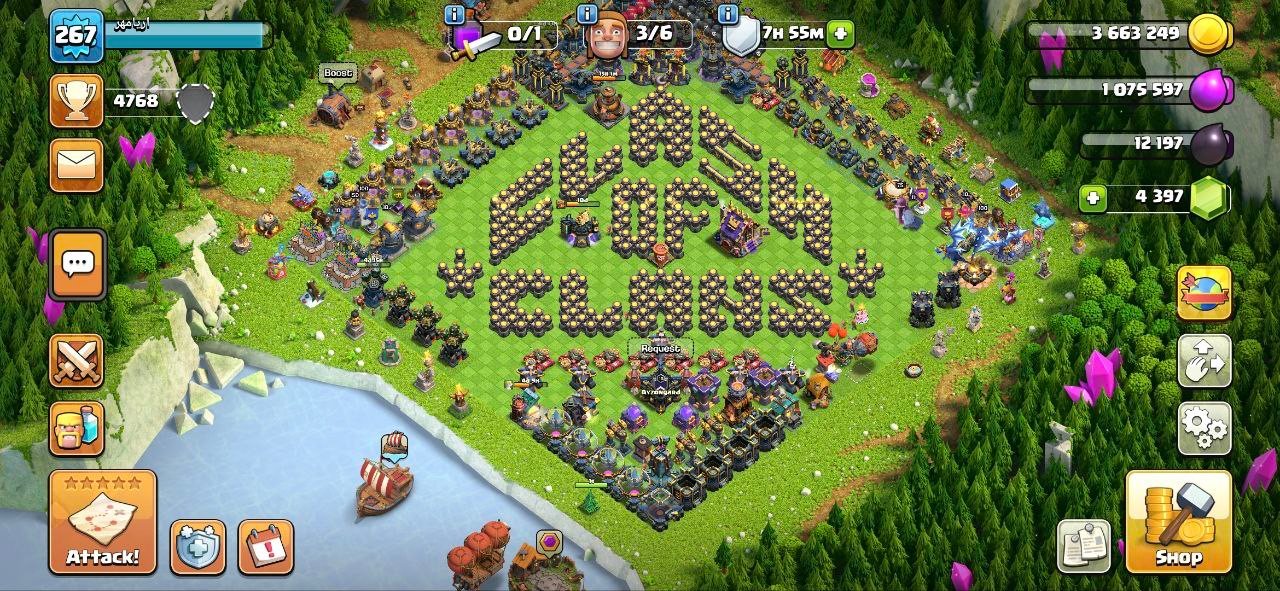
Task: Open the mail envelope inbox
Action: [77, 165]
